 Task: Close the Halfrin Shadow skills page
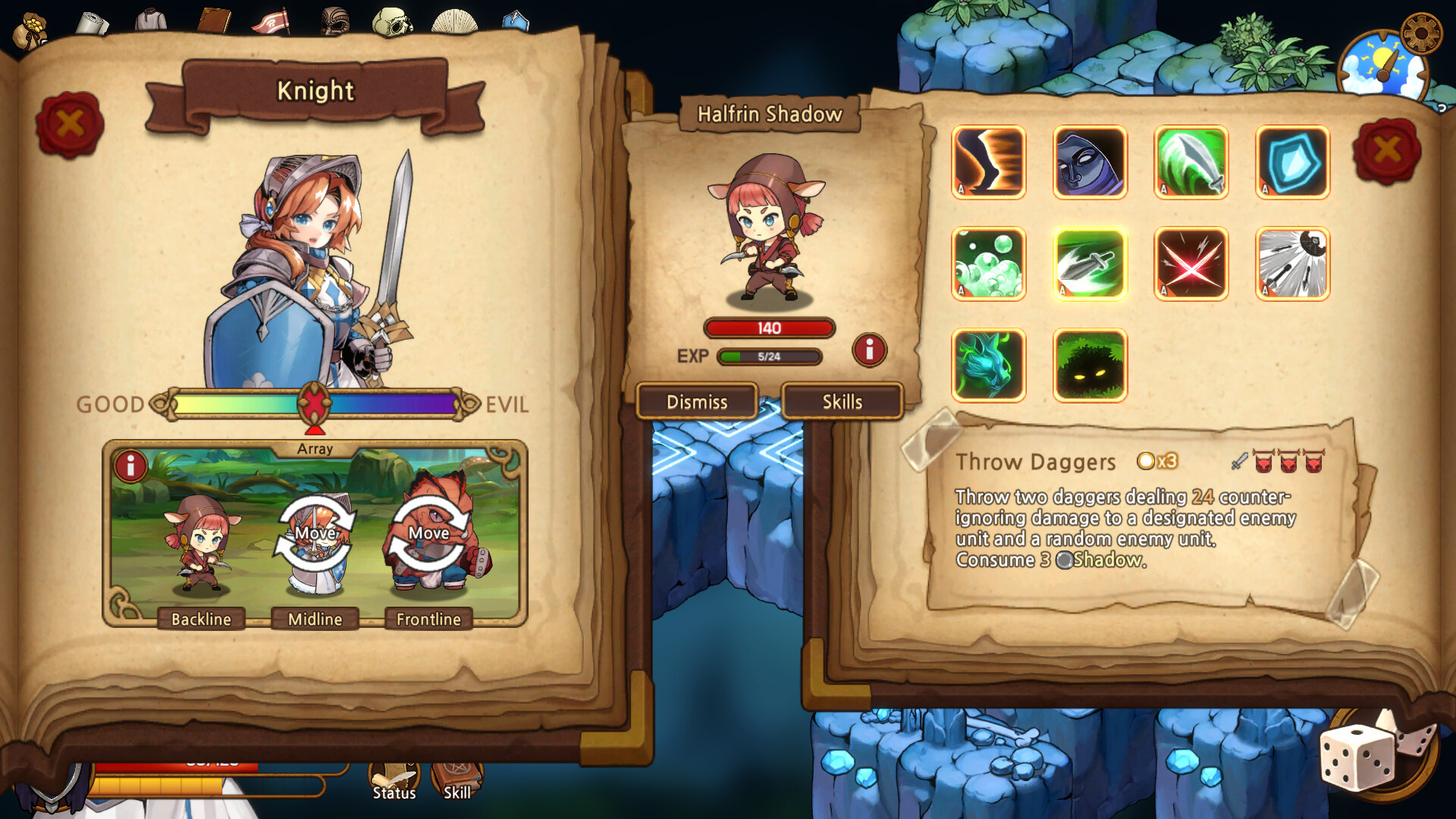pos(1386,150)
